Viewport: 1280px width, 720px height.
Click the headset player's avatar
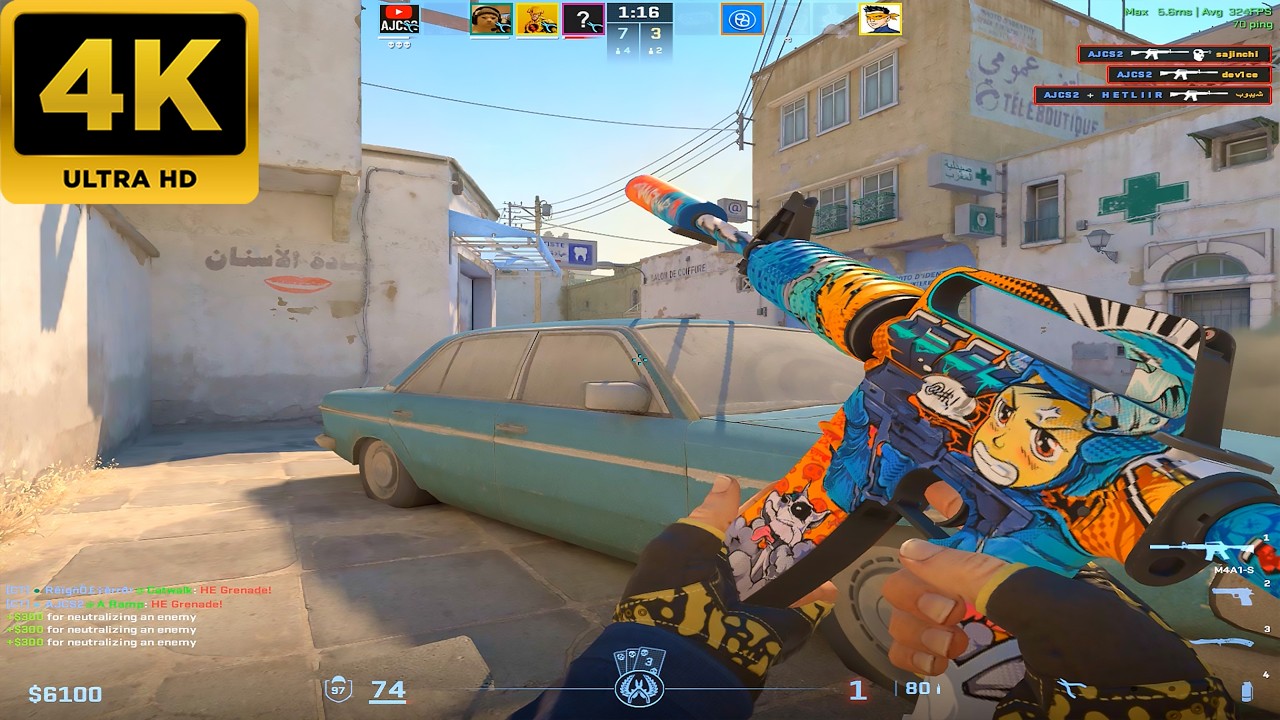tap(491, 19)
